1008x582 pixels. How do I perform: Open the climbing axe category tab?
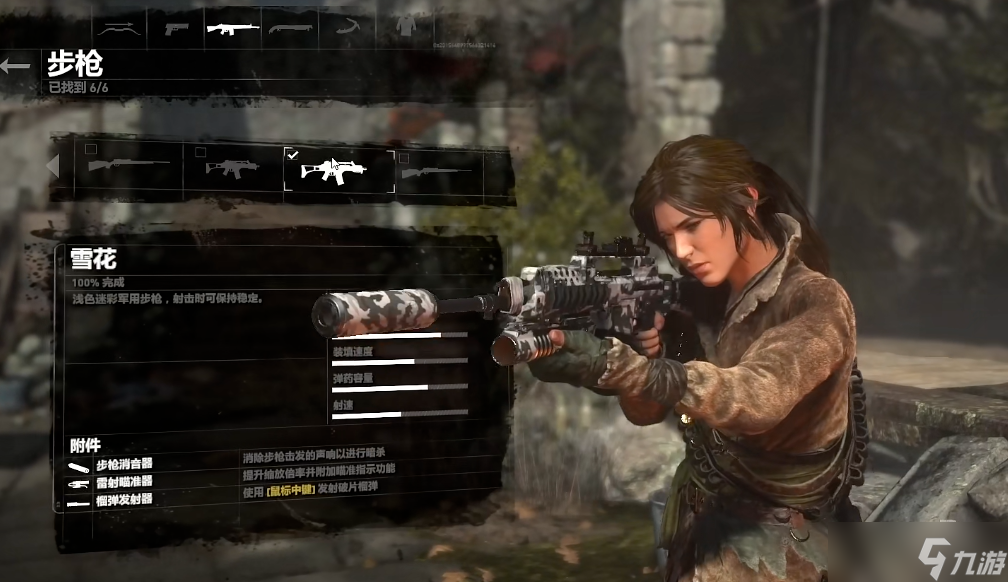pos(347,28)
